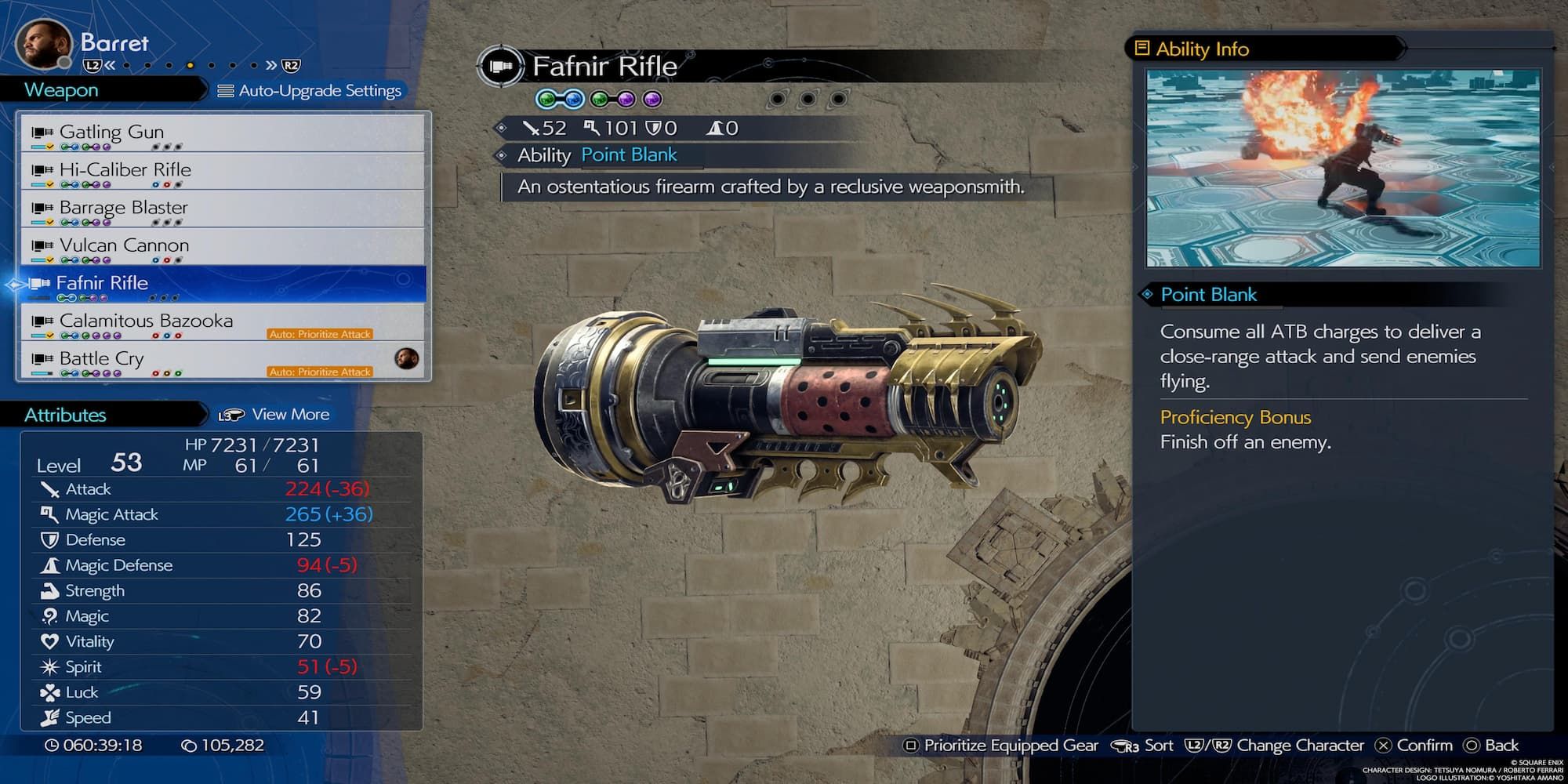
Task: Switch to the next character arrow
Action: click(x=271, y=66)
